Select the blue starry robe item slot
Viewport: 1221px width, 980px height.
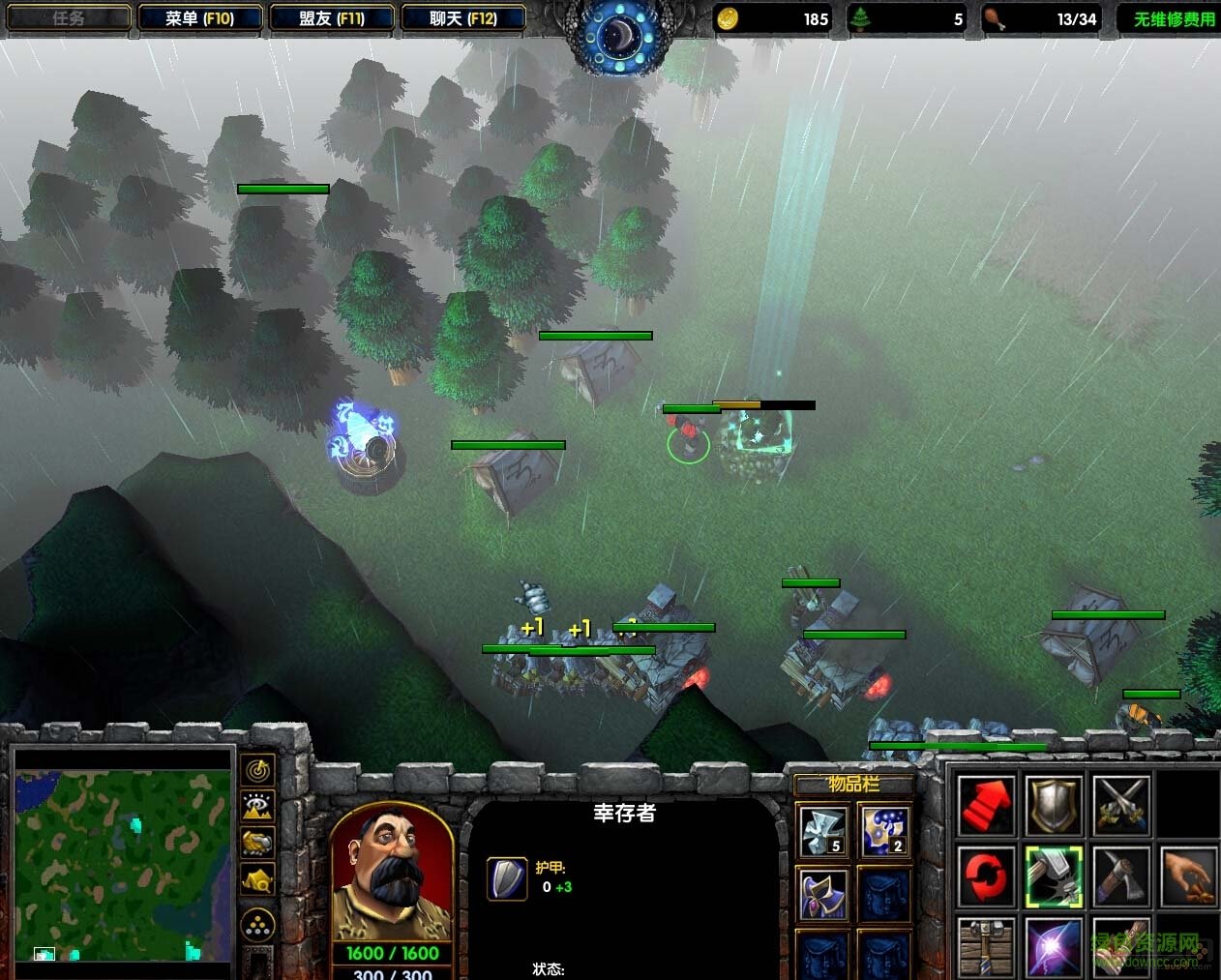tap(884, 831)
